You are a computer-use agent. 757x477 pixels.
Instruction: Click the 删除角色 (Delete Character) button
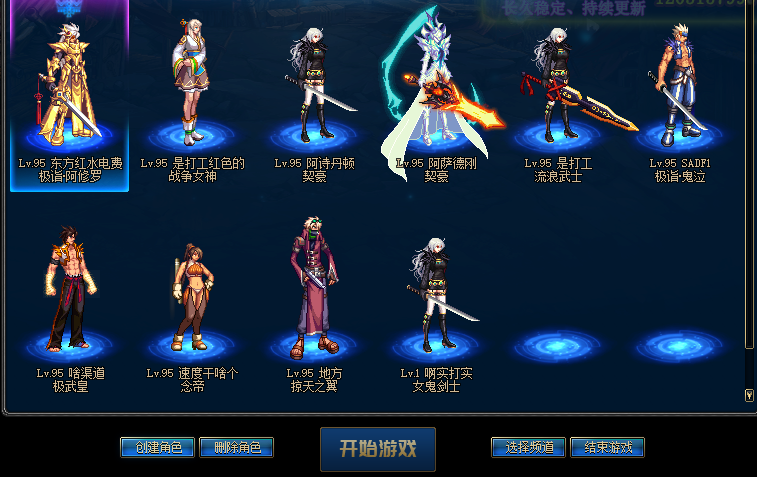pos(236,447)
